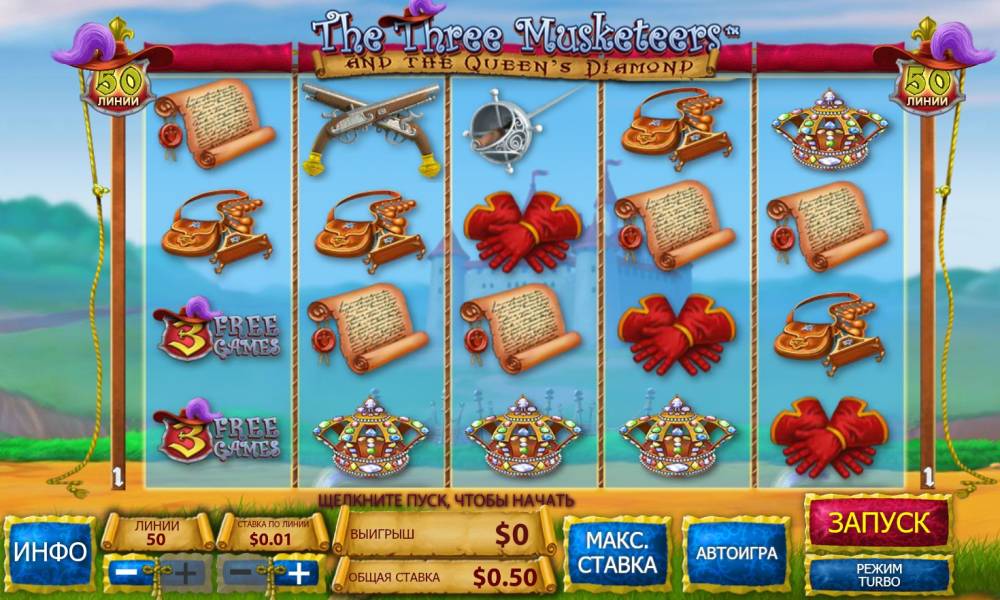The width and height of the screenshot is (1000, 600).
Task: Start АВТОИГРА autoplay
Action: [x=734, y=552]
